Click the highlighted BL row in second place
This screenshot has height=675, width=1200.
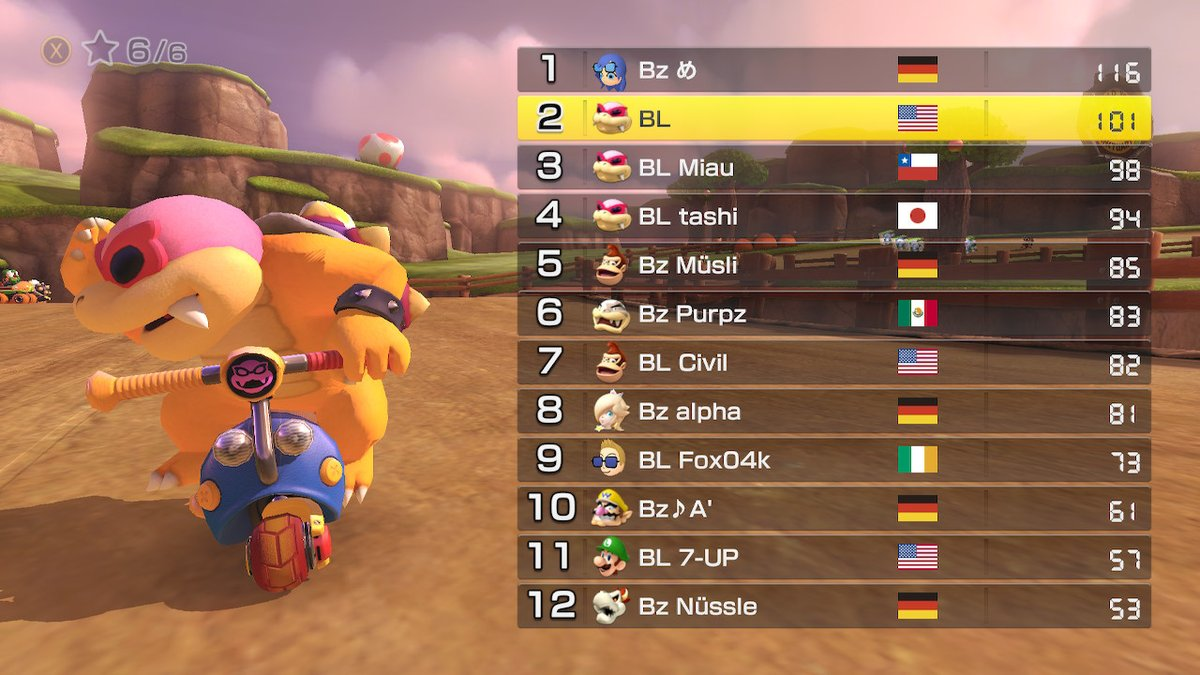(x=833, y=118)
